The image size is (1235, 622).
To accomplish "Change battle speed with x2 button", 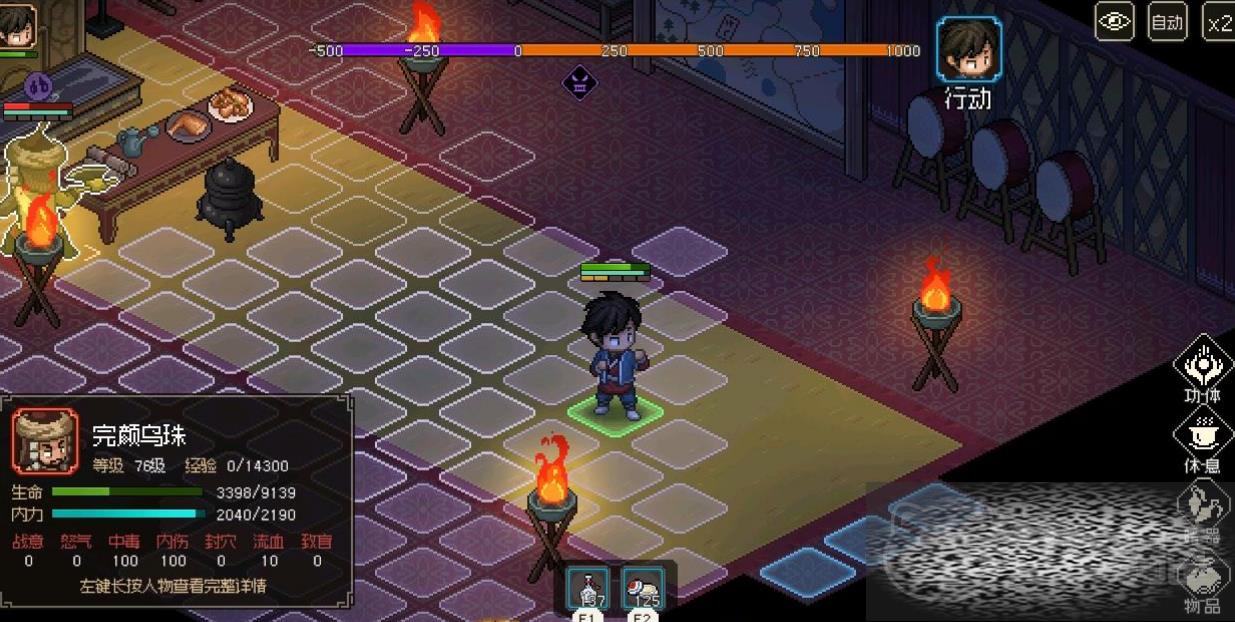I will click(1218, 21).
